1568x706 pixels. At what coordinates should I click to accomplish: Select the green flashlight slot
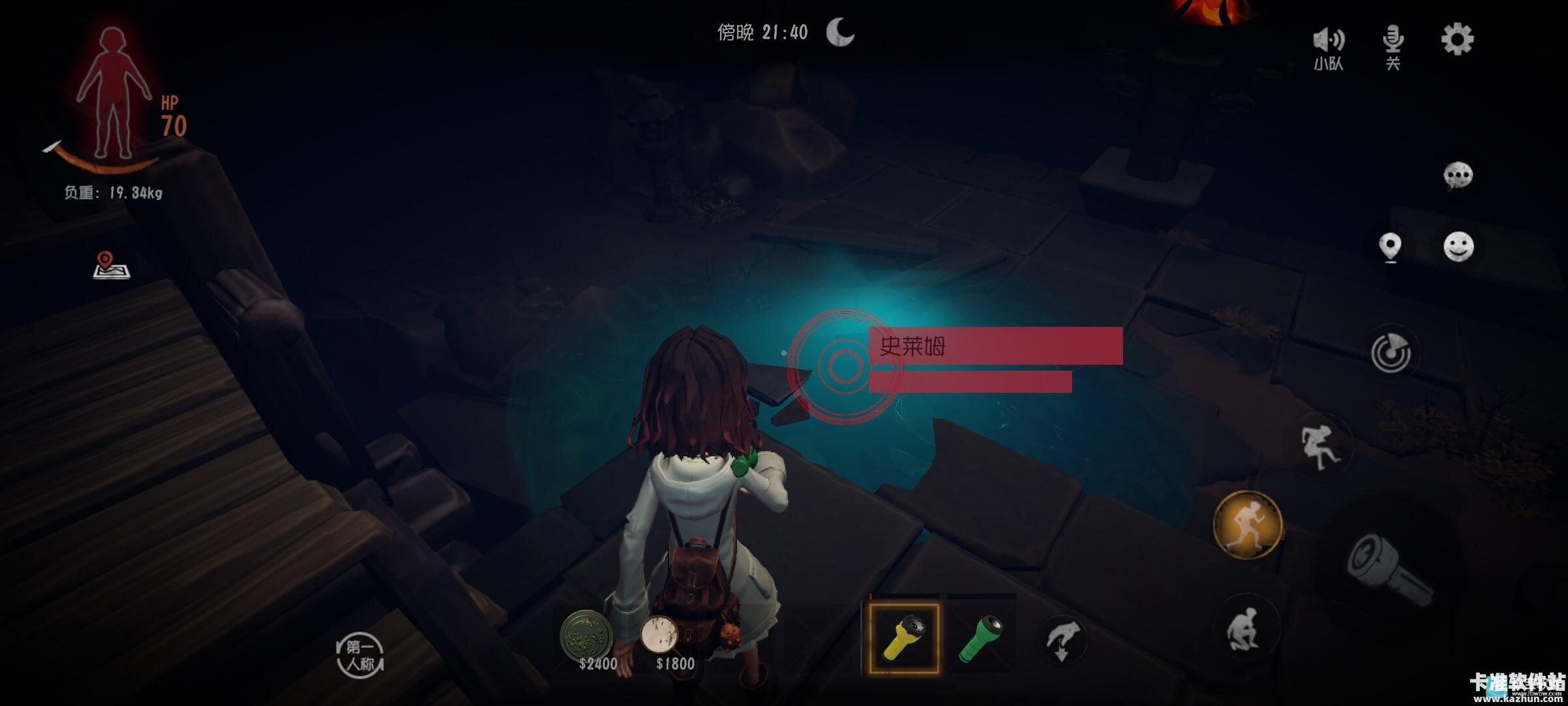pyautogui.click(x=981, y=639)
